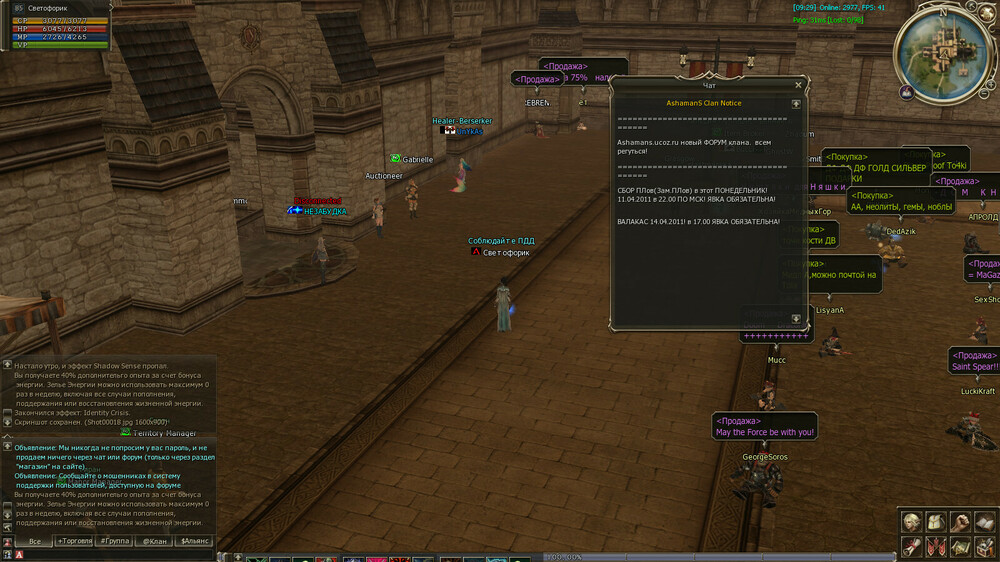Click the clan notice scroll-down arrow
The height and width of the screenshot is (562, 1000).
click(796, 319)
